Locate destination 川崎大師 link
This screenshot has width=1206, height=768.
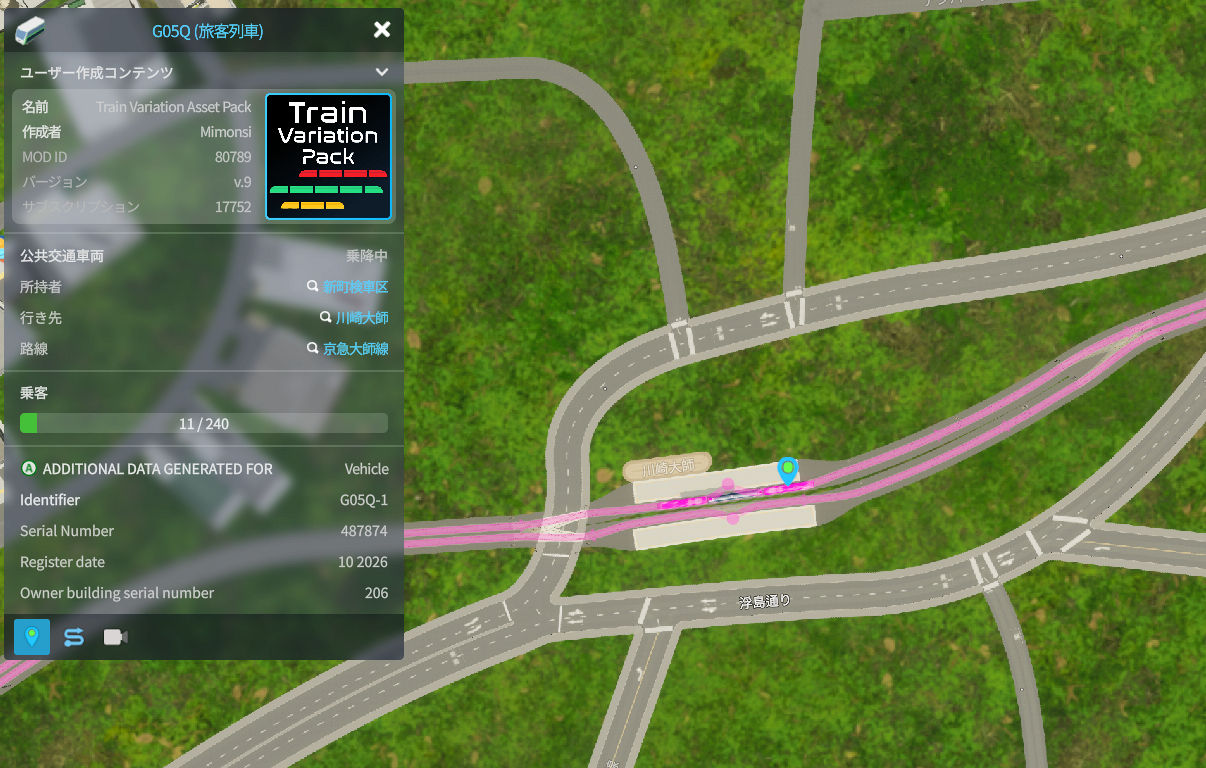point(361,318)
